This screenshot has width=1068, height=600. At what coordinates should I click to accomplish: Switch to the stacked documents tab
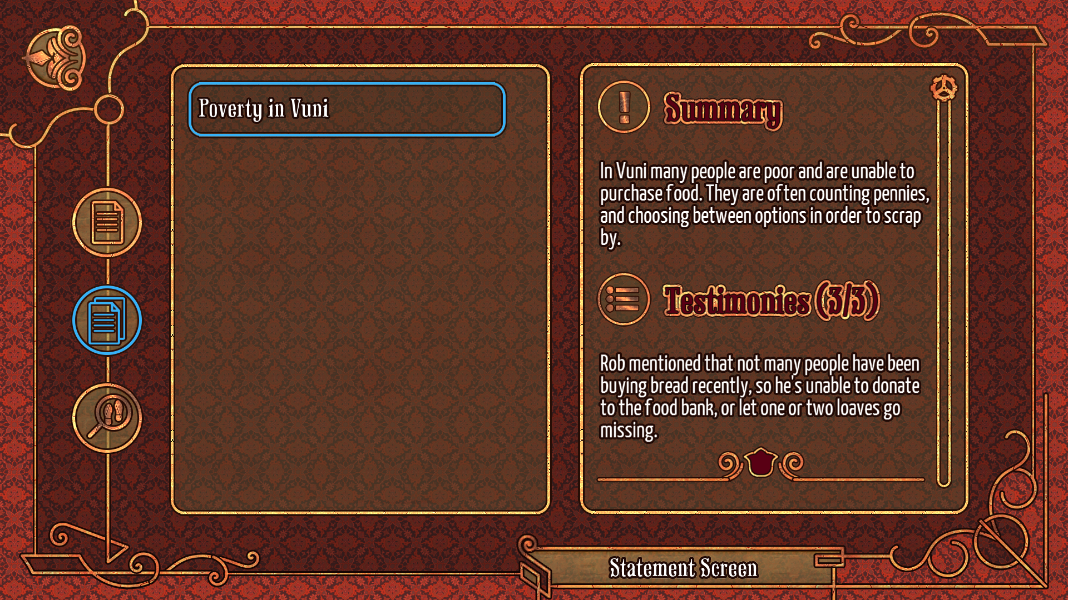click(107, 320)
